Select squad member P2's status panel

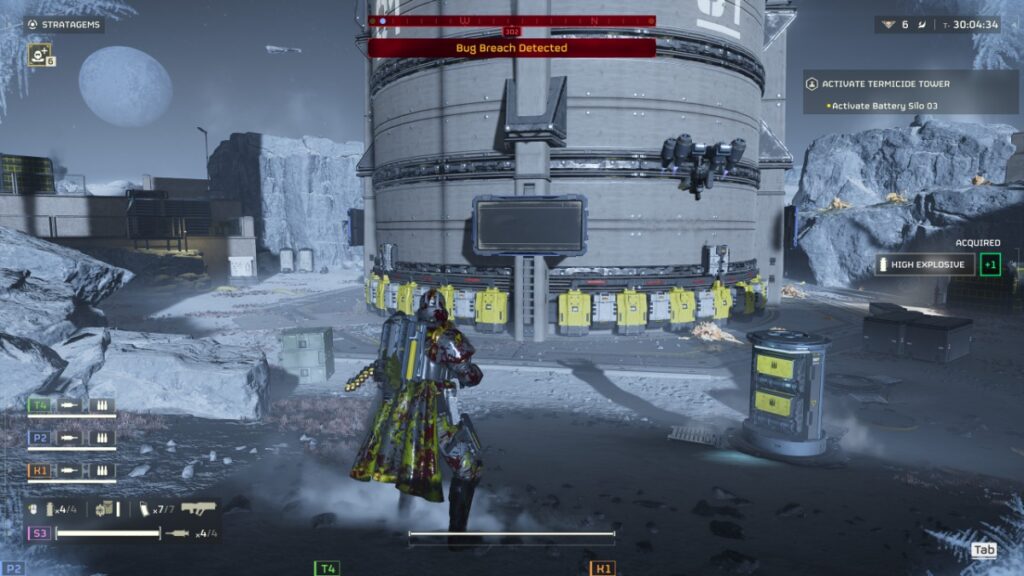click(x=72, y=437)
